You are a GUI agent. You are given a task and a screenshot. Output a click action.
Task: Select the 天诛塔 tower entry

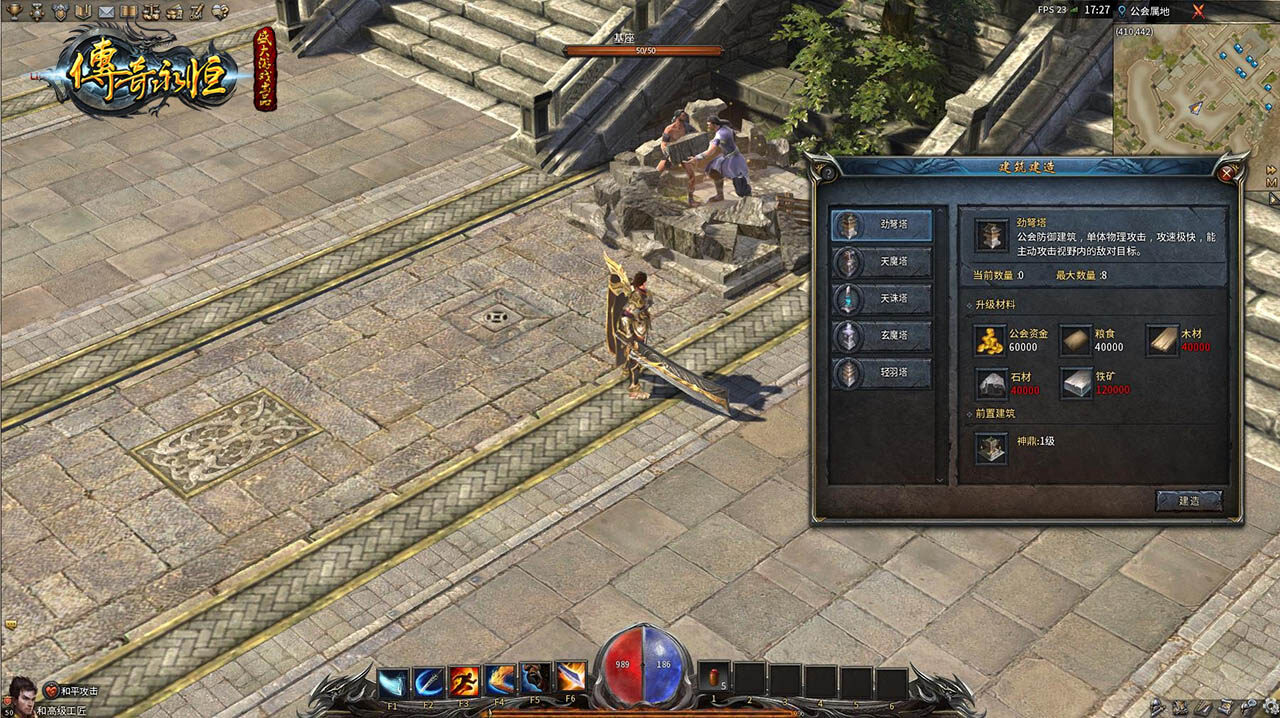tap(881, 300)
